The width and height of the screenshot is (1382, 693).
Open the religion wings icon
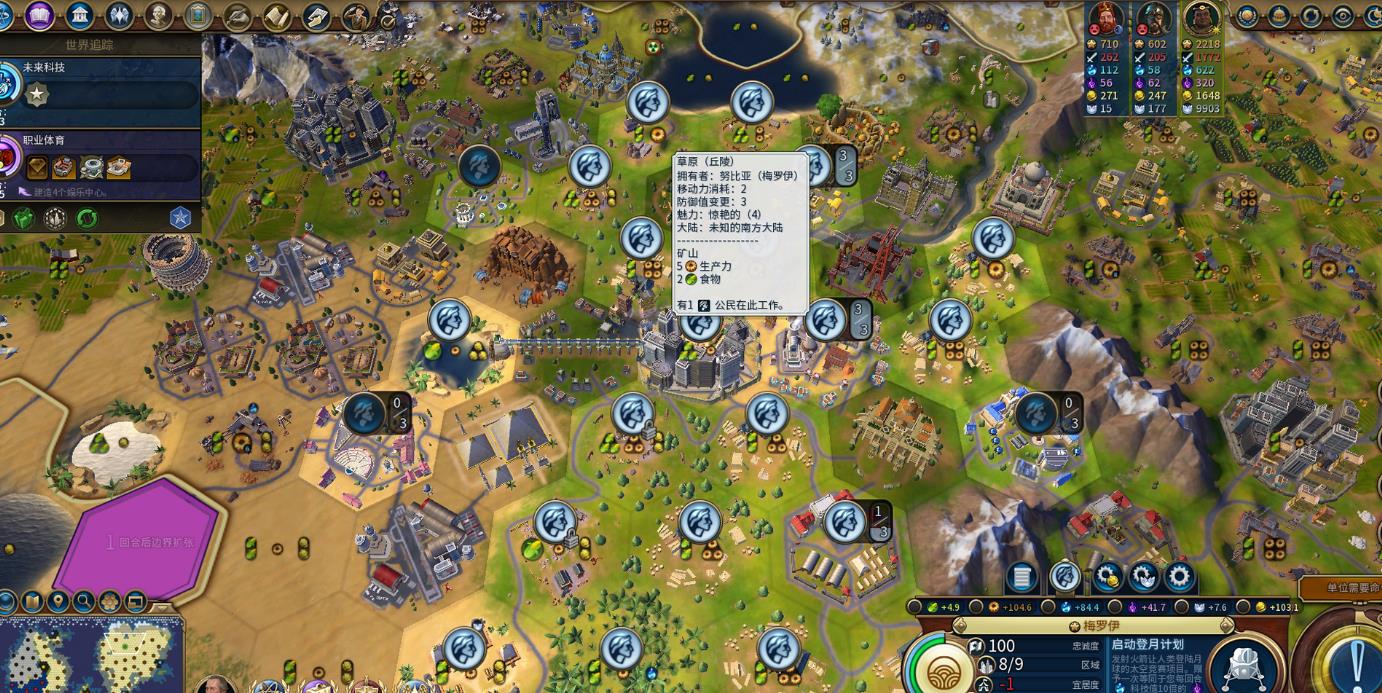coord(119,15)
